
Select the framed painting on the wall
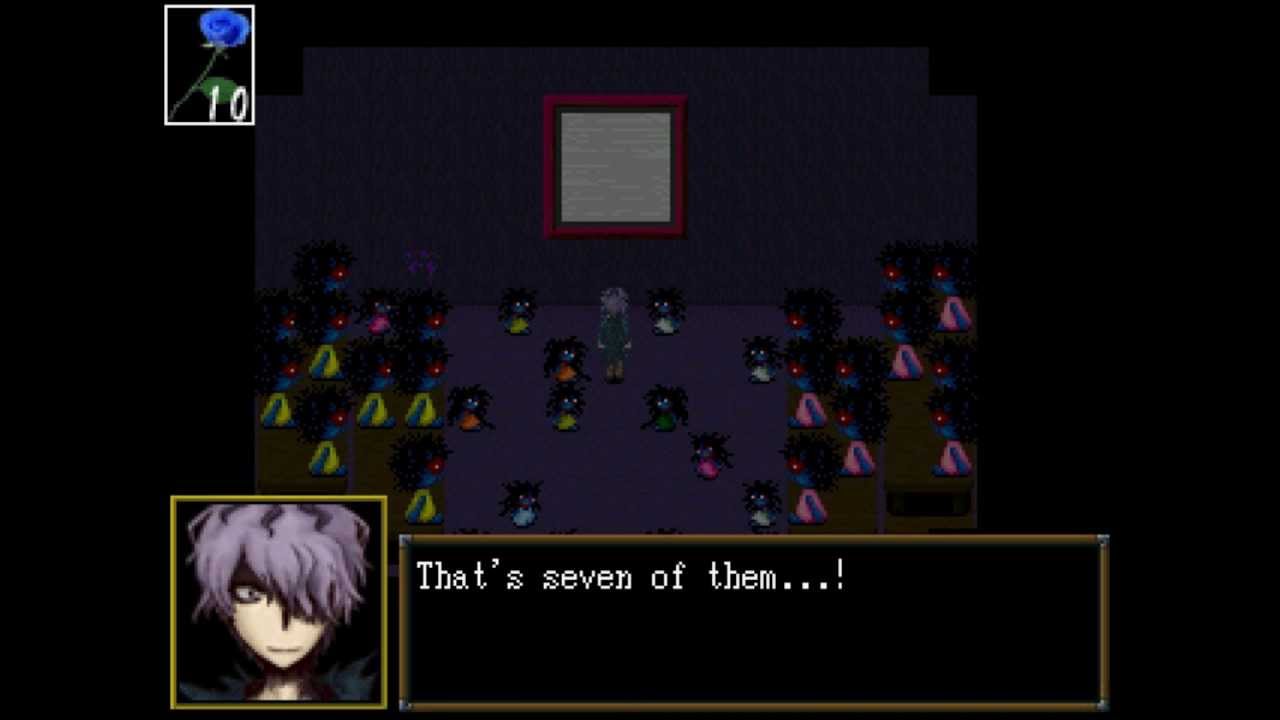click(x=614, y=164)
